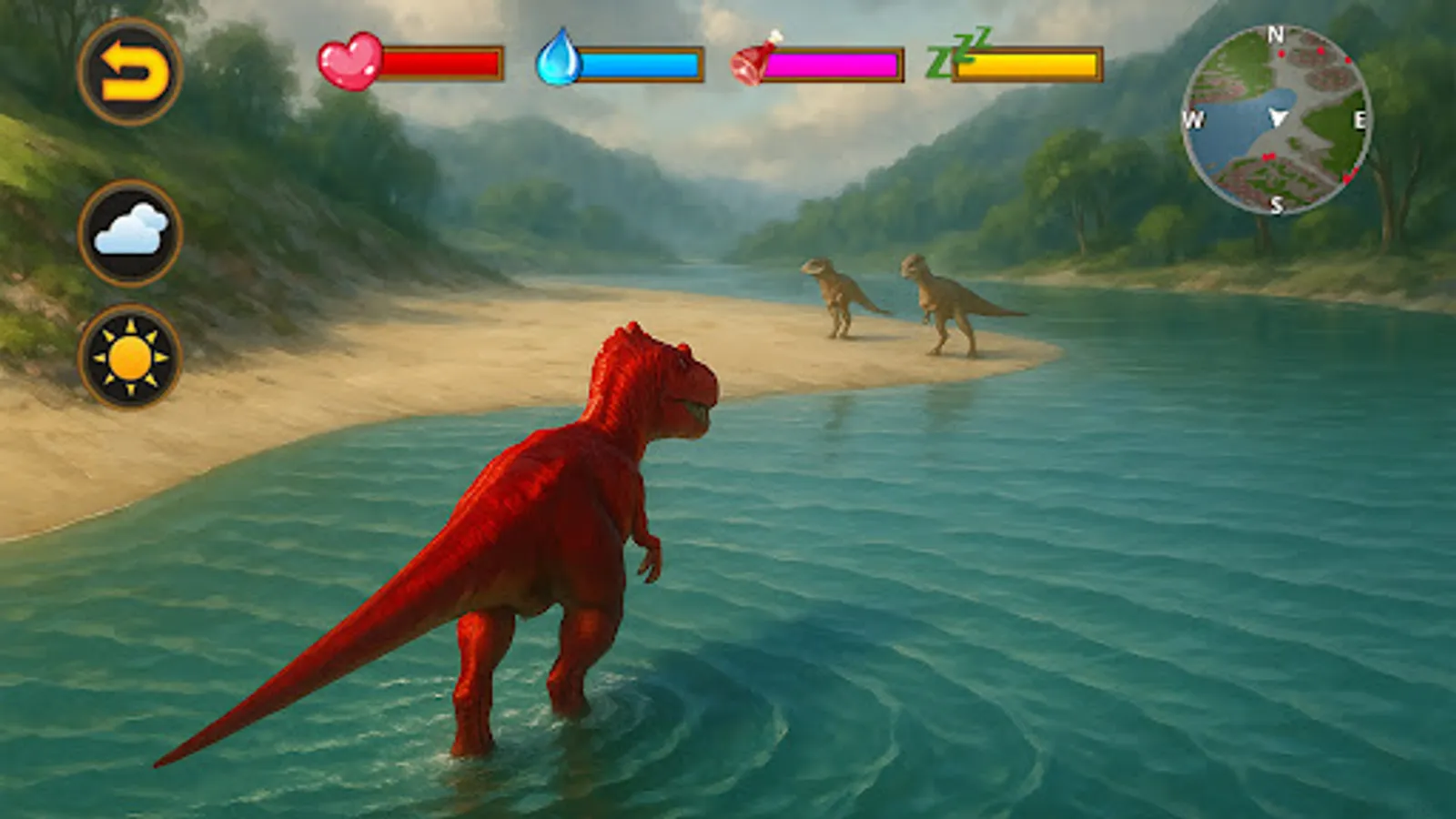The width and height of the screenshot is (1456, 819).
Task: Open the weather options via the cloud icon
Action: click(133, 230)
